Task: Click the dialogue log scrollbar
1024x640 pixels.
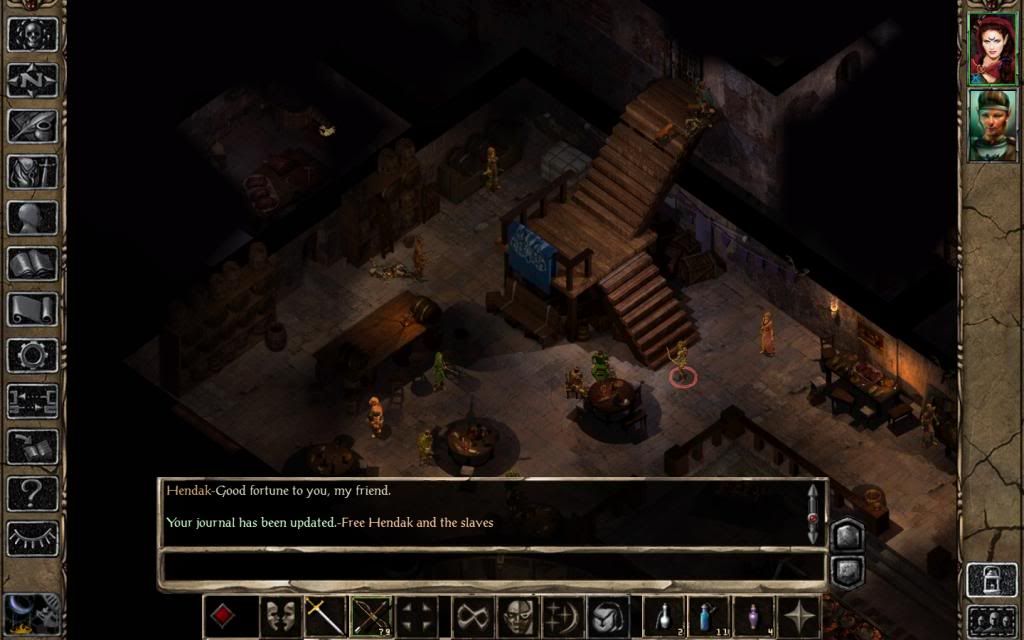Action: point(812,514)
